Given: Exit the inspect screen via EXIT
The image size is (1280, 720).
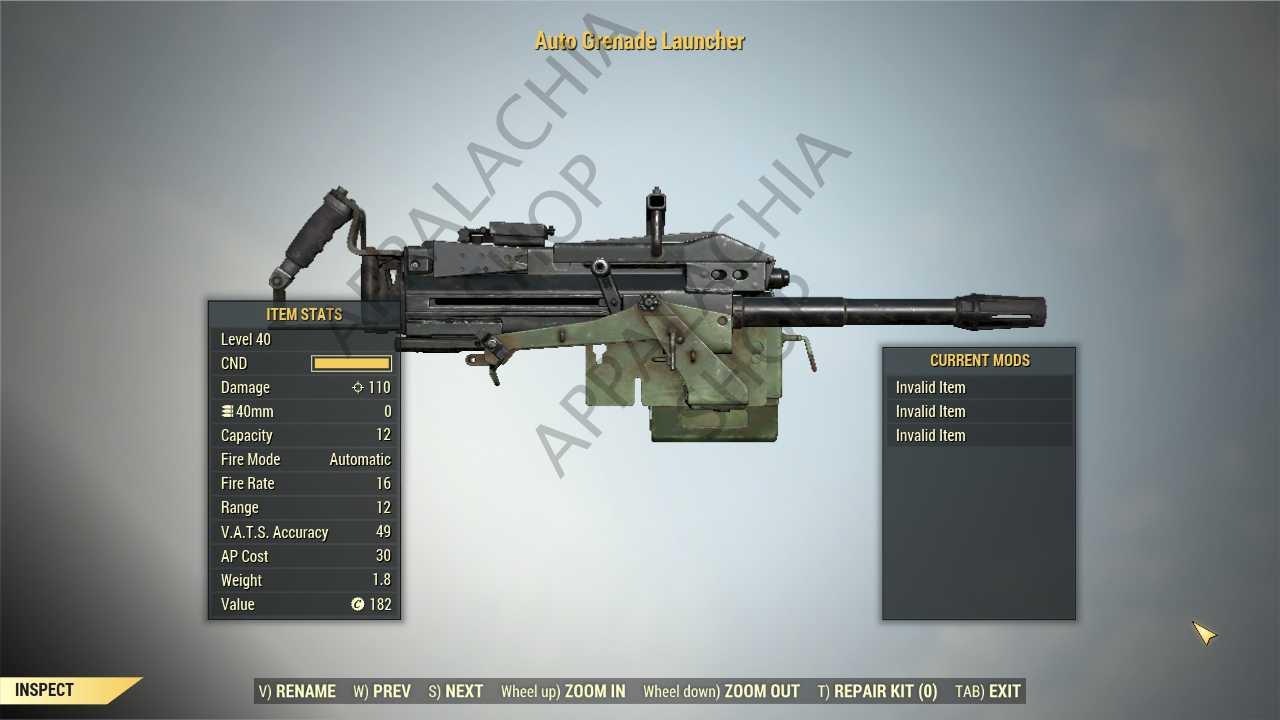Looking at the screenshot, I should click(x=988, y=691).
